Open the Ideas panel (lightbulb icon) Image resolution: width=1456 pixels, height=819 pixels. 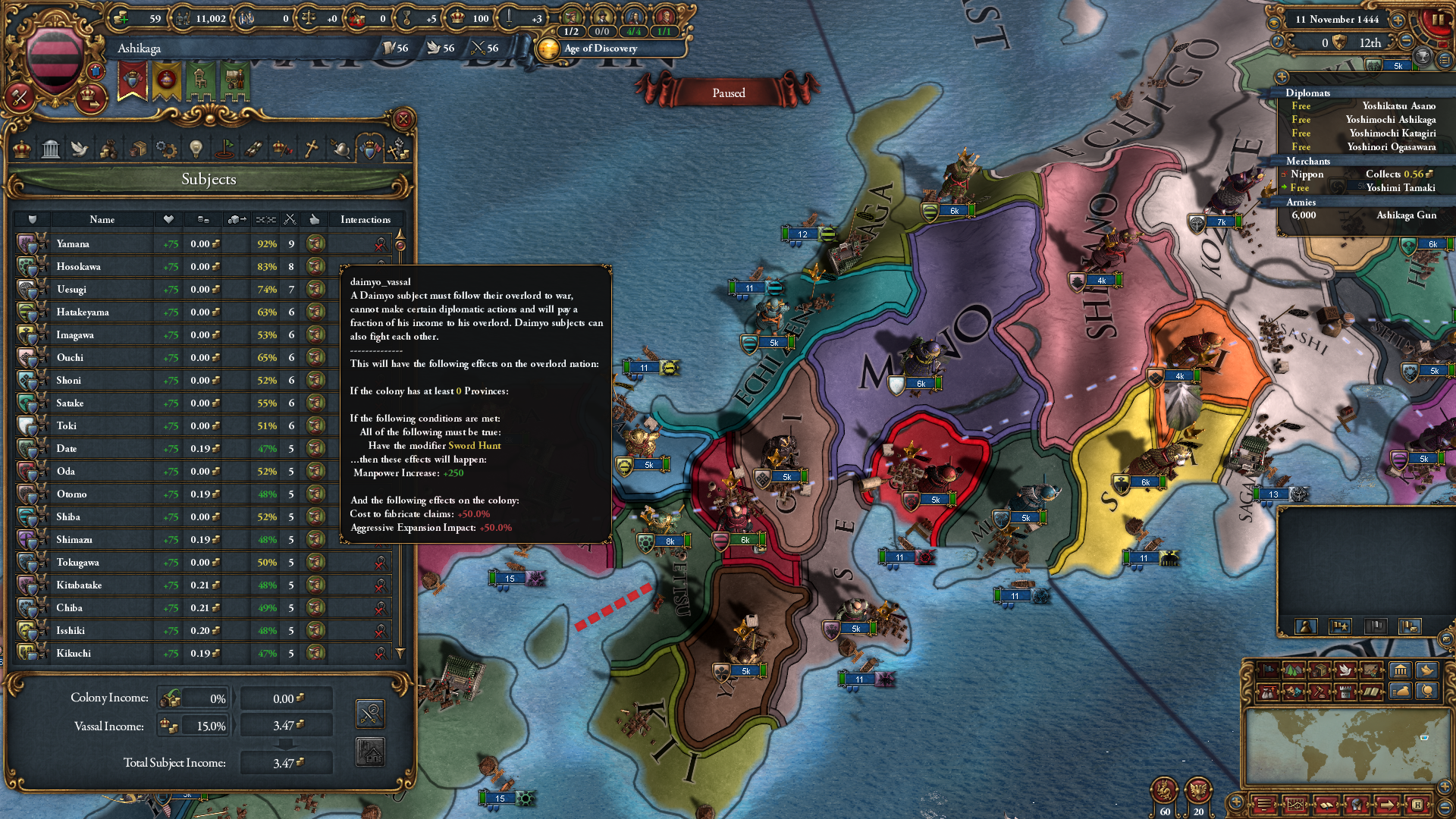(195, 148)
